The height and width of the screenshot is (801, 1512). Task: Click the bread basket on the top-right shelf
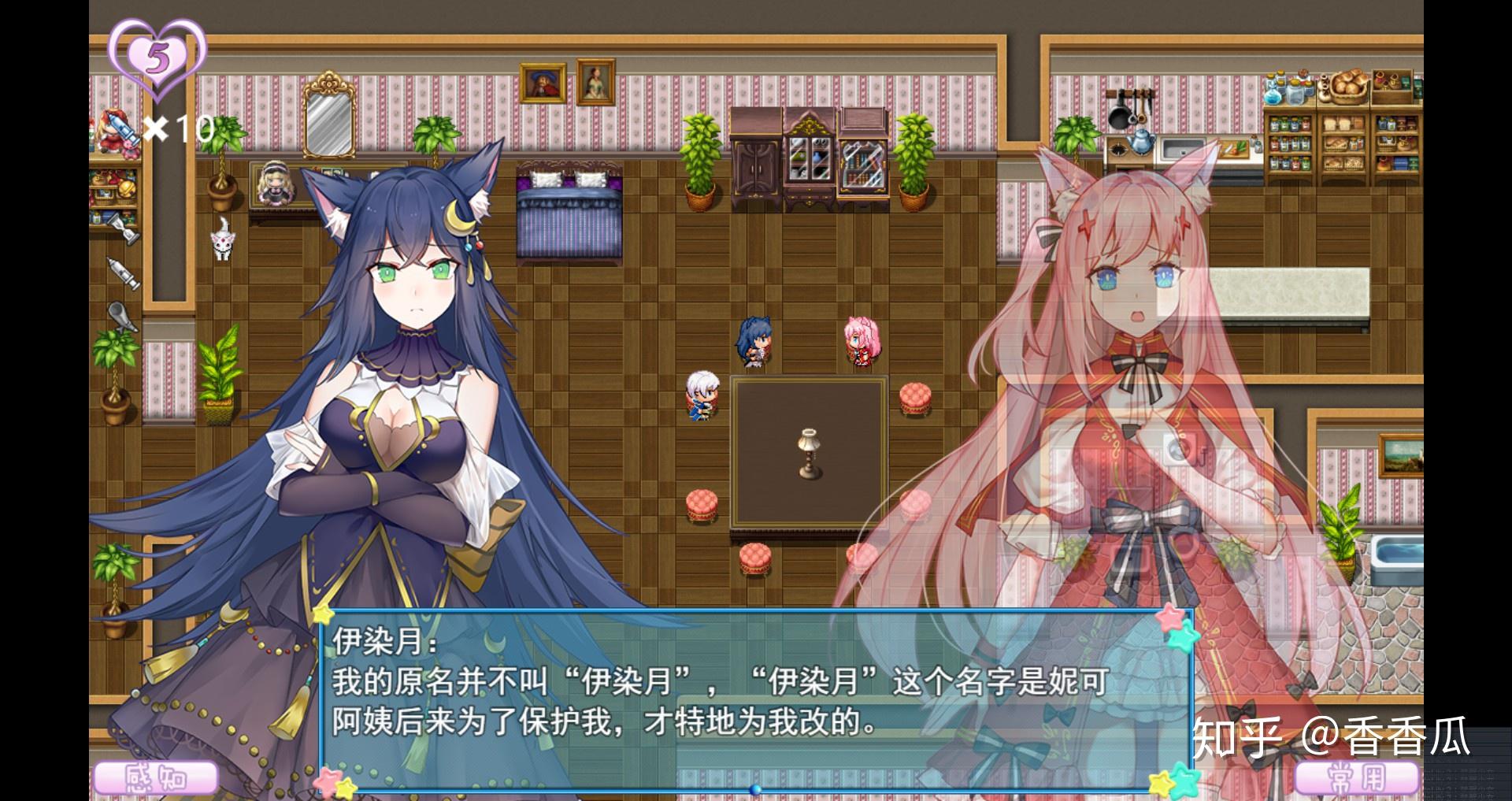(1350, 87)
